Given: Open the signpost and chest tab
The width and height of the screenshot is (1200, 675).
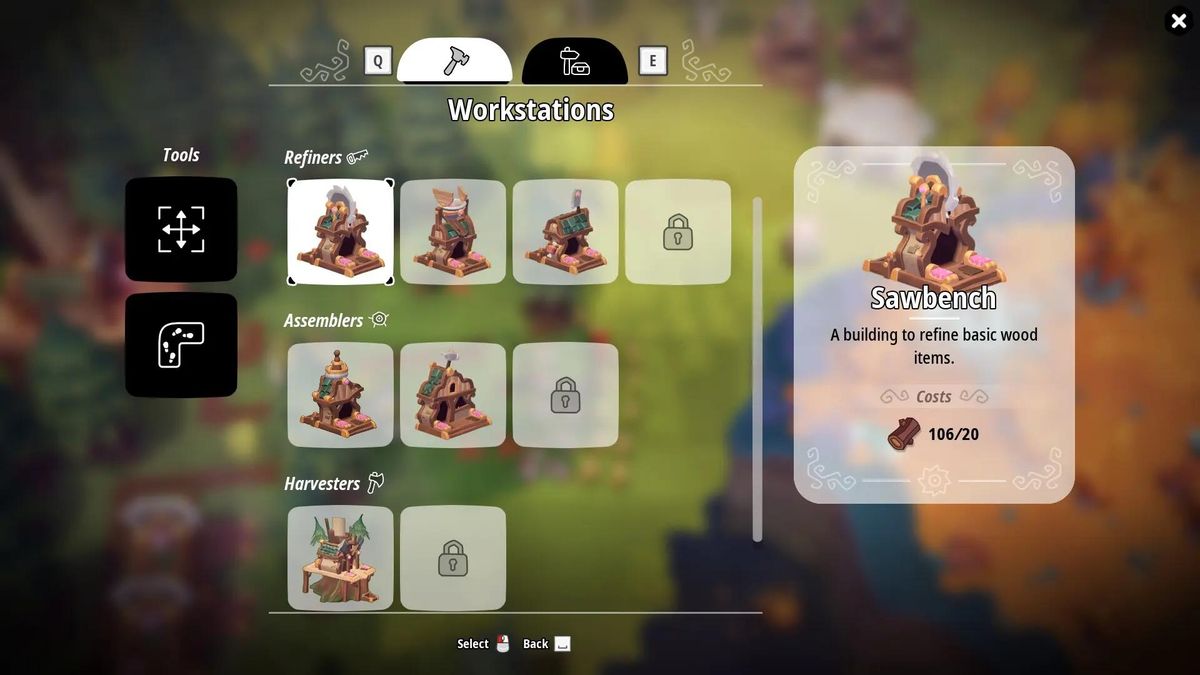Looking at the screenshot, I should (x=575, y=61).
